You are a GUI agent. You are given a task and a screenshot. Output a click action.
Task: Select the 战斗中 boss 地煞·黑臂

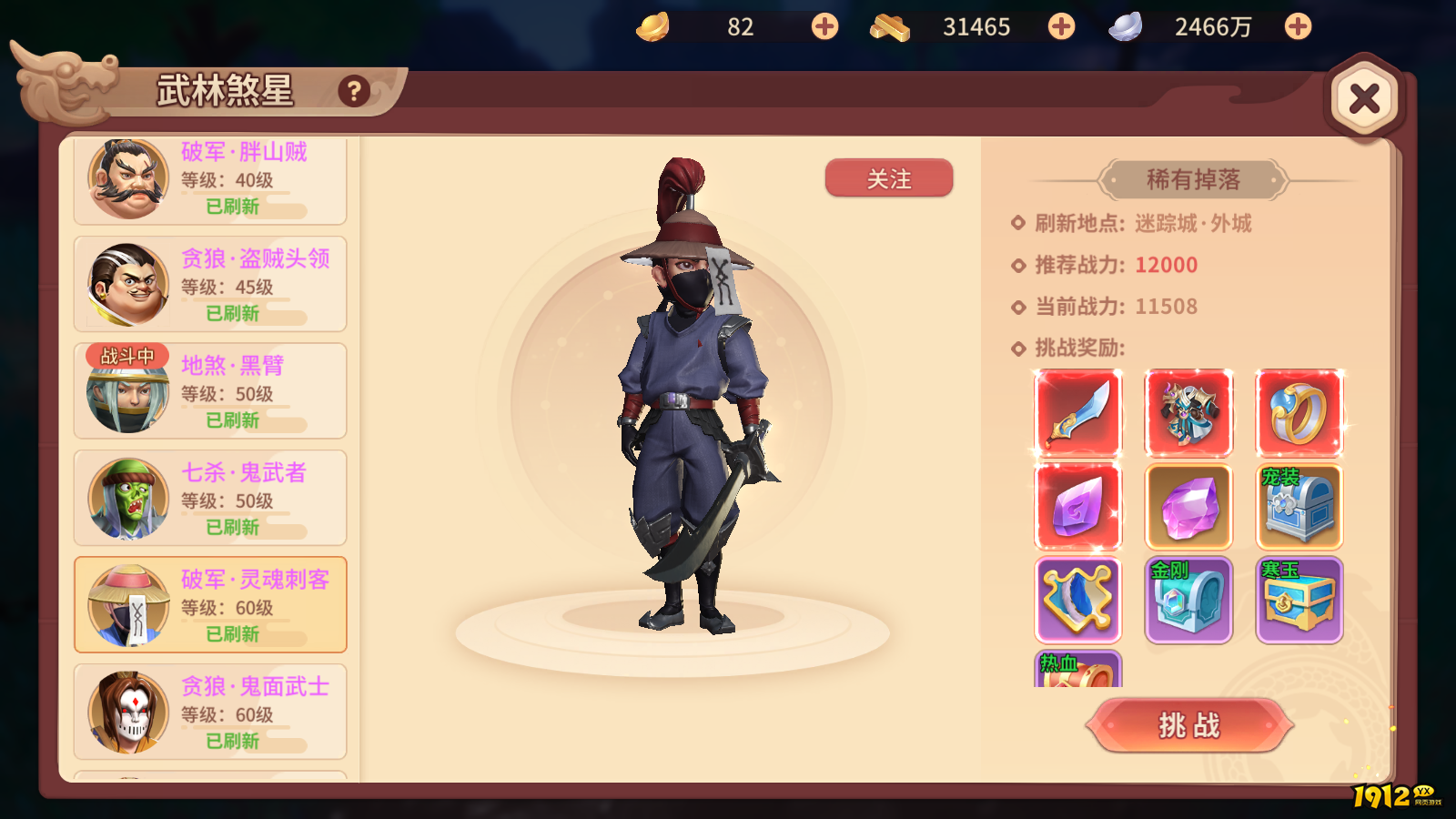209,389
